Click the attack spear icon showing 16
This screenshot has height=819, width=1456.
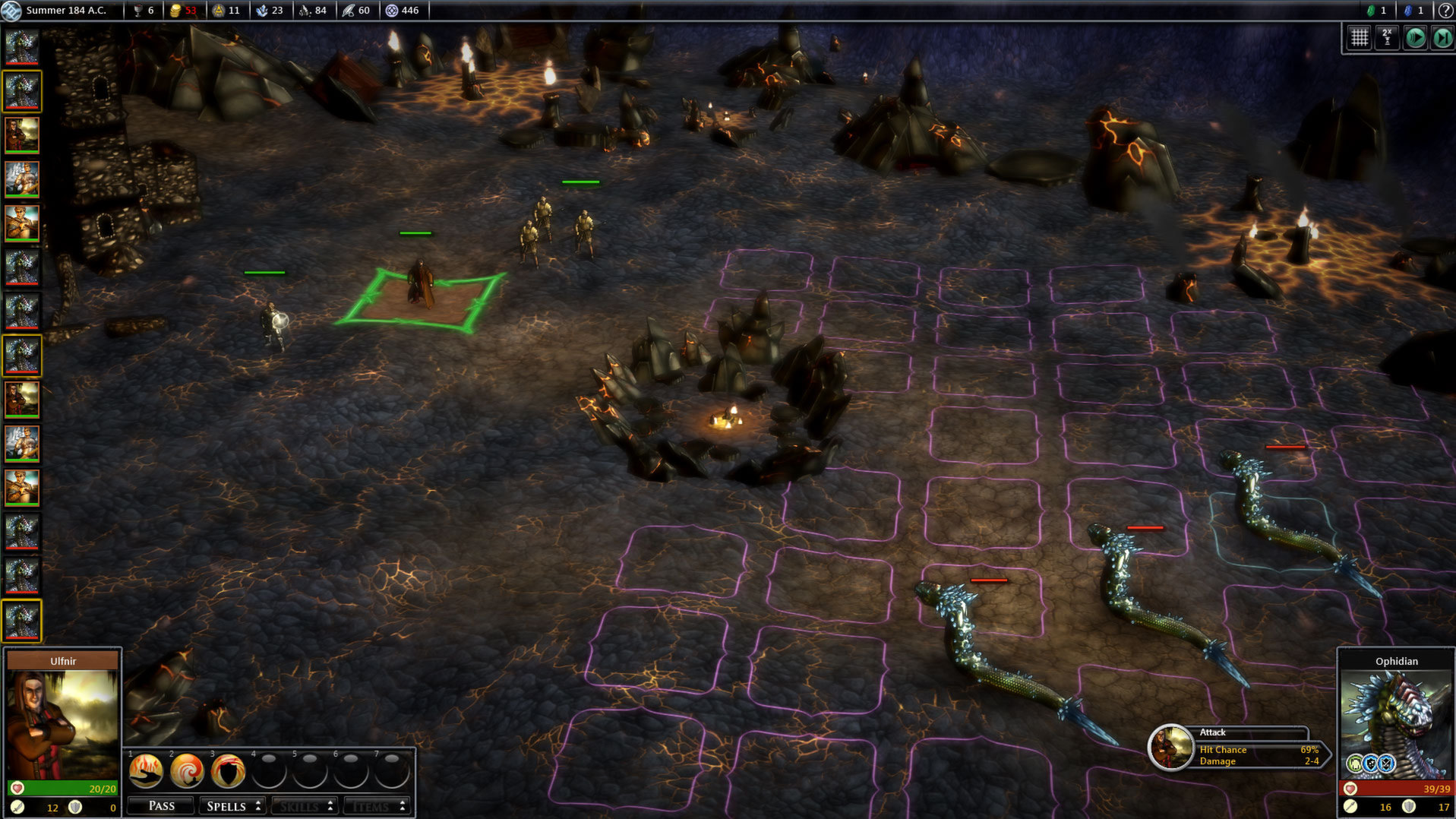tap(1352, 807)
